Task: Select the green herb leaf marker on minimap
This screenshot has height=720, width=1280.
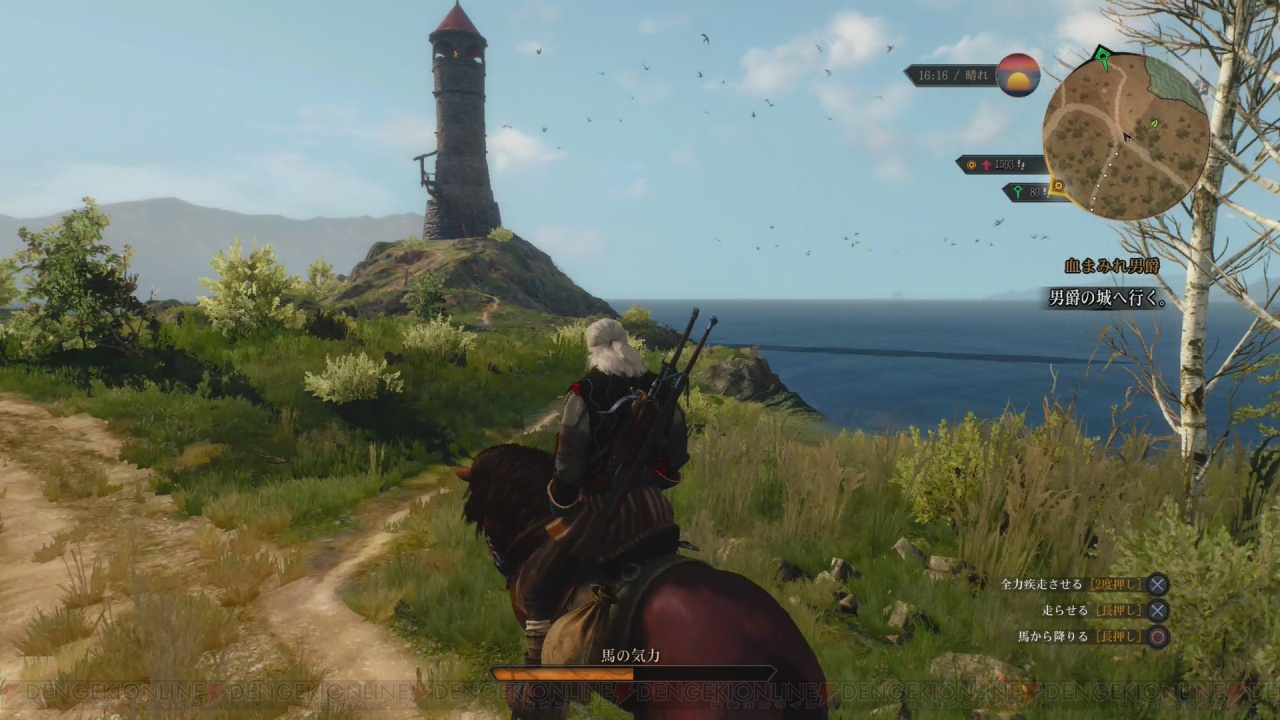Action: point(1154,123)
